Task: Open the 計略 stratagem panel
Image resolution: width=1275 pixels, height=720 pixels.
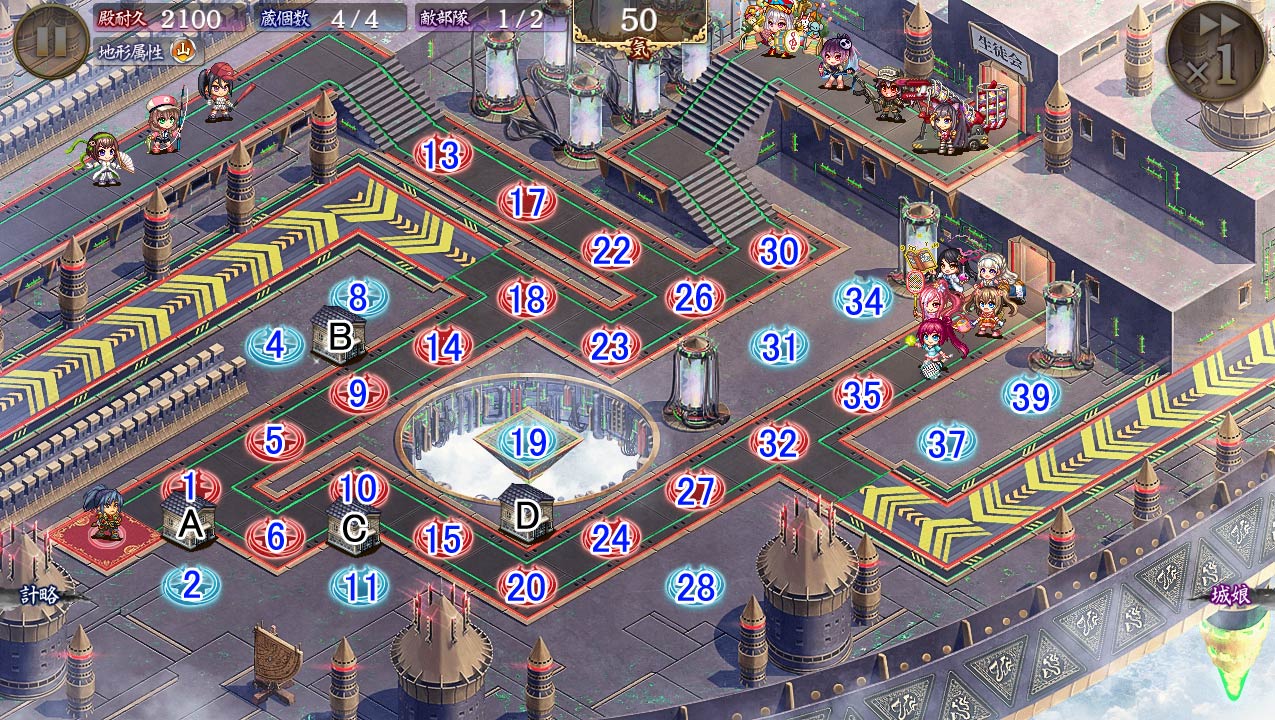Action: pos(40,595)
